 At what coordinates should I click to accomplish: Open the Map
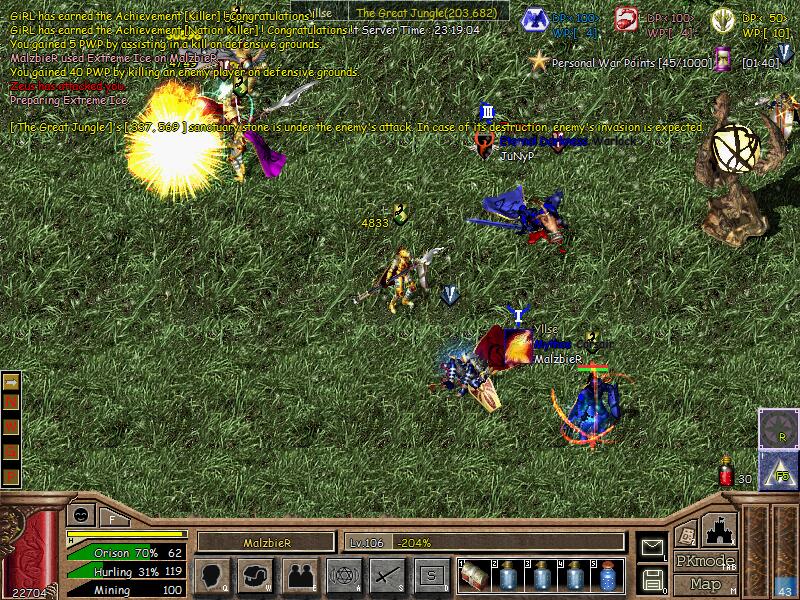706,584
